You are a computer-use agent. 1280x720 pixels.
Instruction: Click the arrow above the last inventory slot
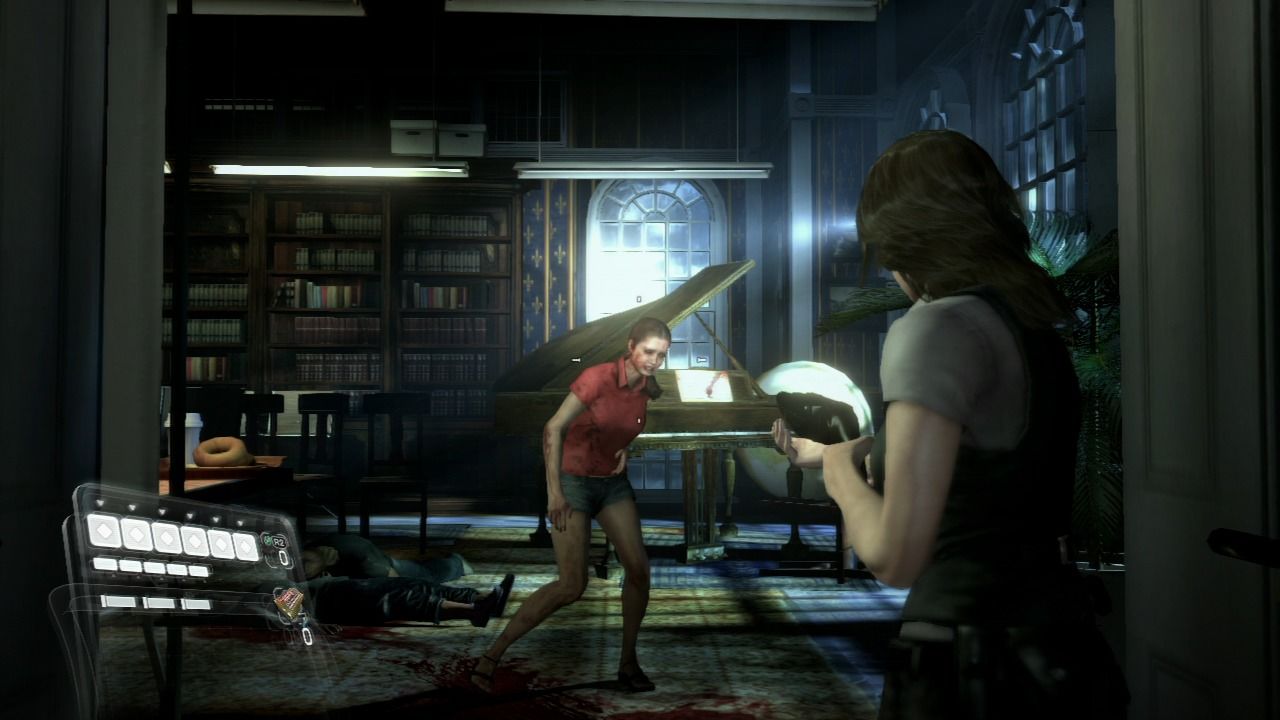239,523
